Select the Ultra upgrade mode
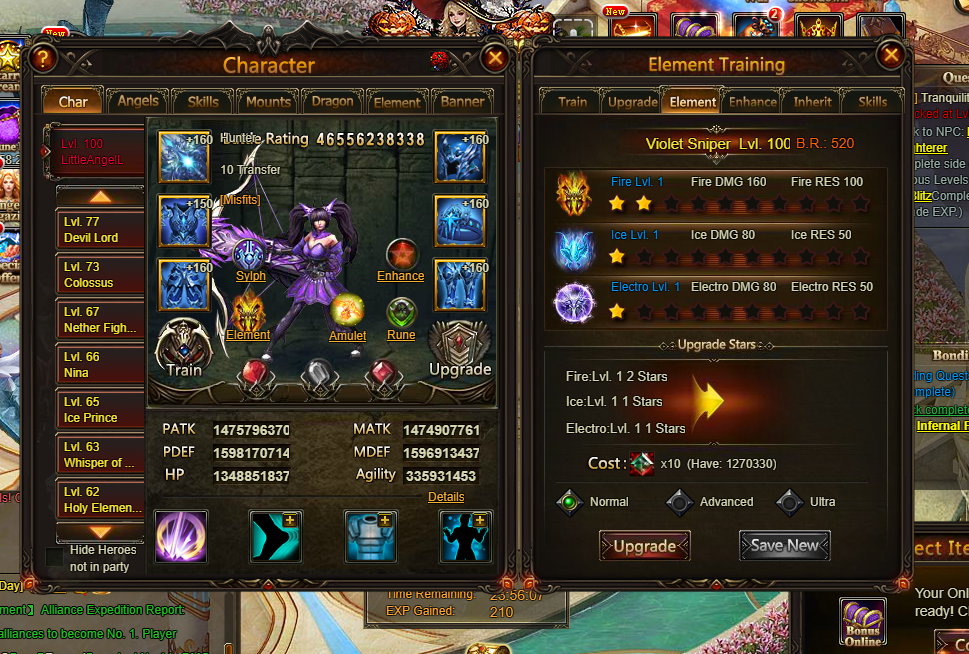Image resolution: width=969 pixels, height=654 pixels. pyautogui.click(x=791, y=502)
